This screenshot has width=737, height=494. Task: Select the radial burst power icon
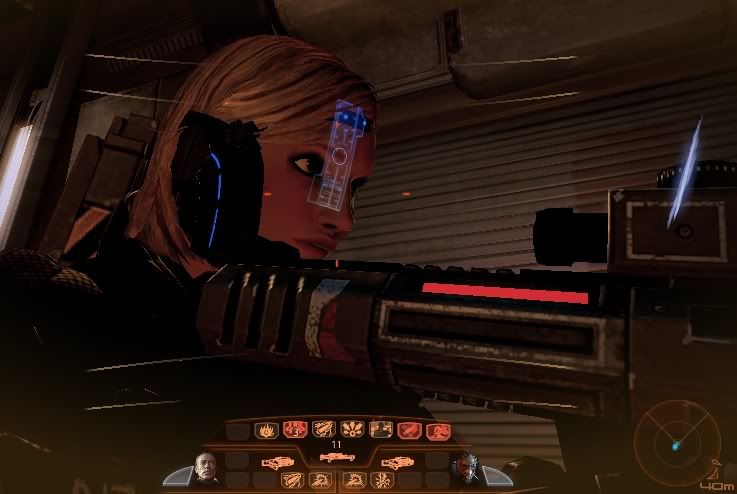click(x=351, y=430)
